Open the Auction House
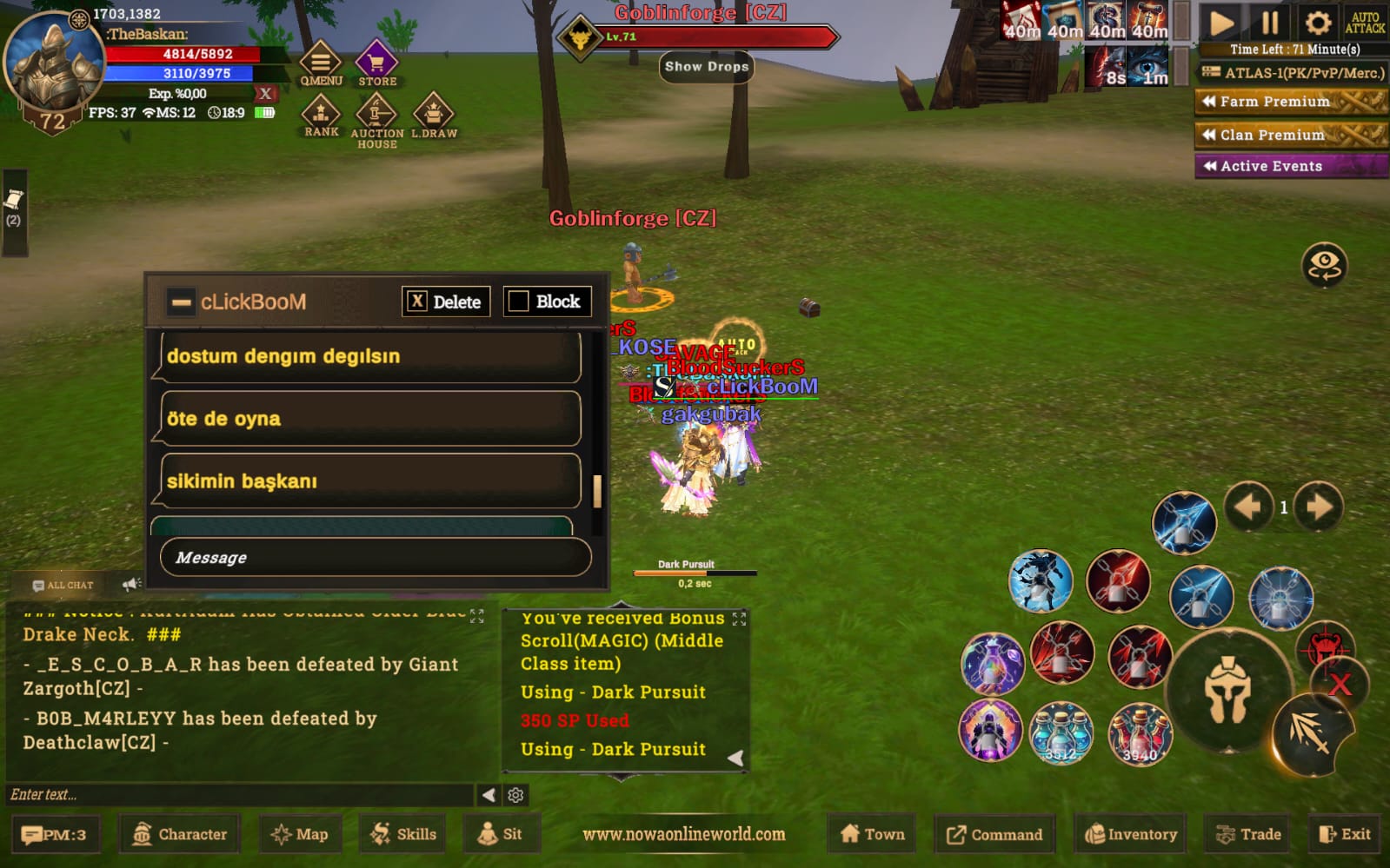The width and height of the screenshot is (1390, 868). coord(376,117)
